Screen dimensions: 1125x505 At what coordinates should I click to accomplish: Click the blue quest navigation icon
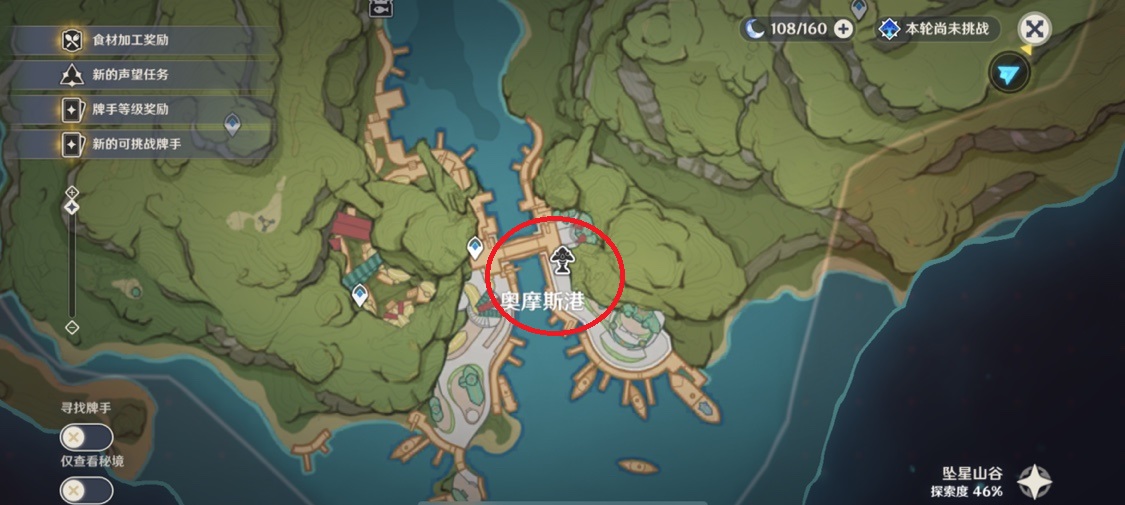click(x=1010, y=73)
